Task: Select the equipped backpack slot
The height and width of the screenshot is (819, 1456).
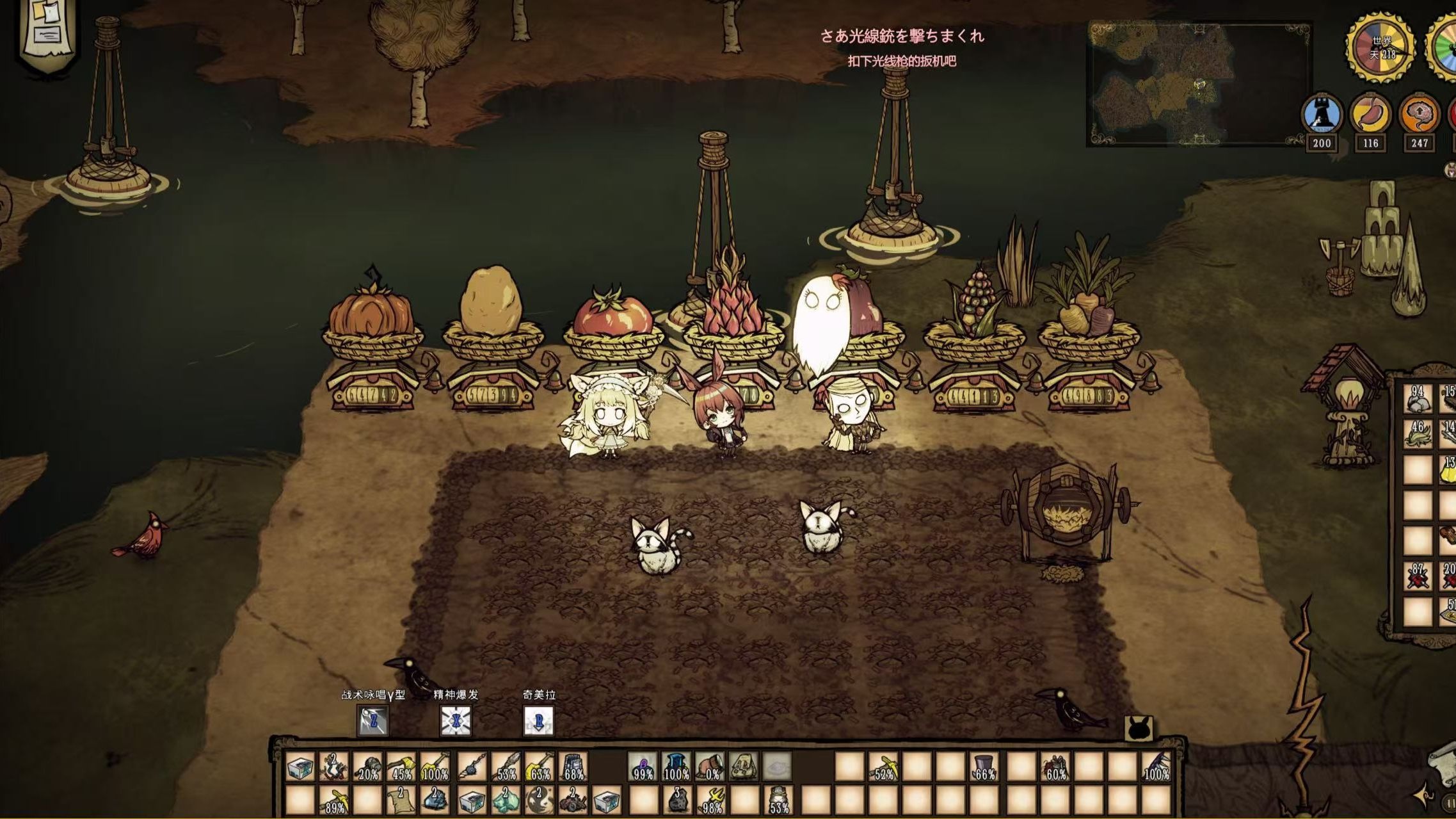Action: pos(742,766)
